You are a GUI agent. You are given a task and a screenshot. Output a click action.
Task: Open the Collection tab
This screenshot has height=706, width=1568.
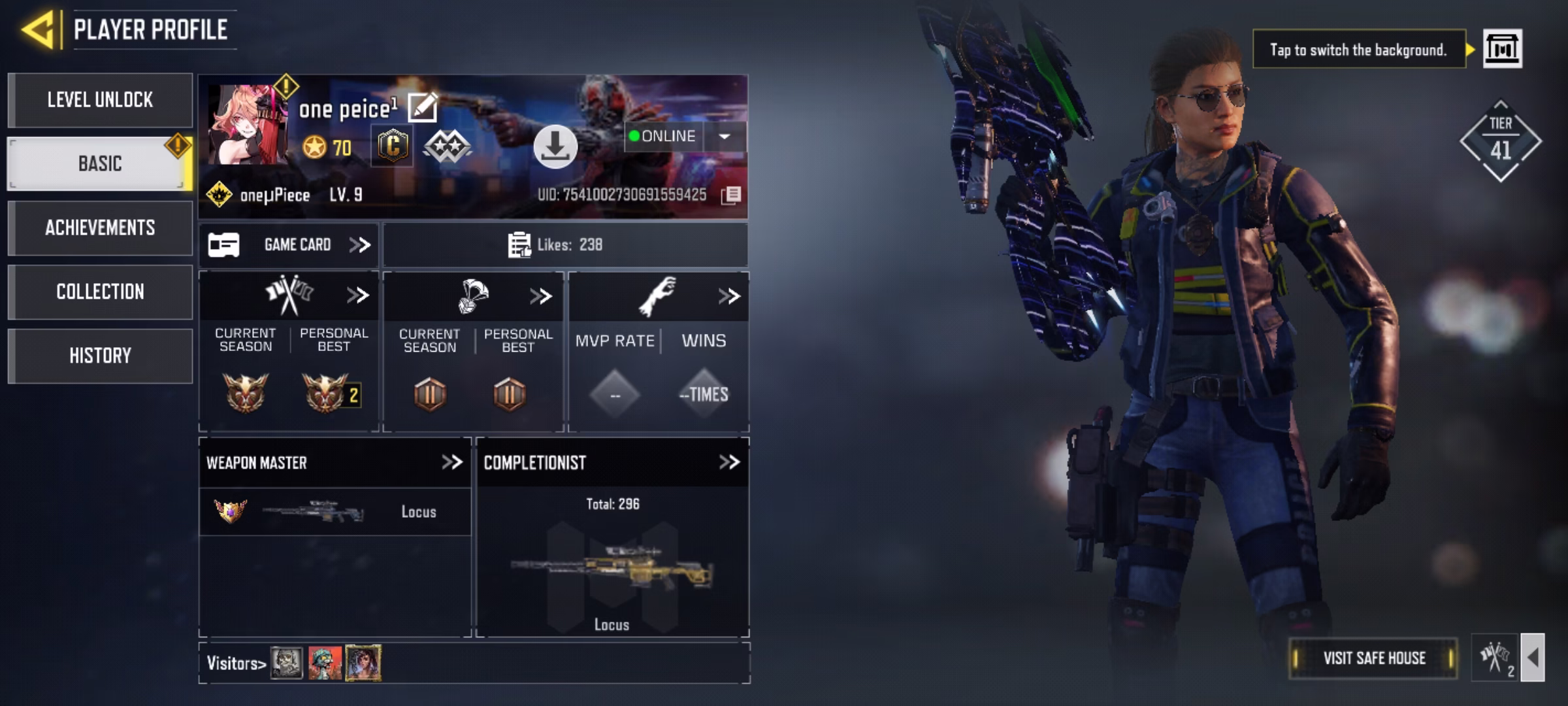click(x=100, y=292)
